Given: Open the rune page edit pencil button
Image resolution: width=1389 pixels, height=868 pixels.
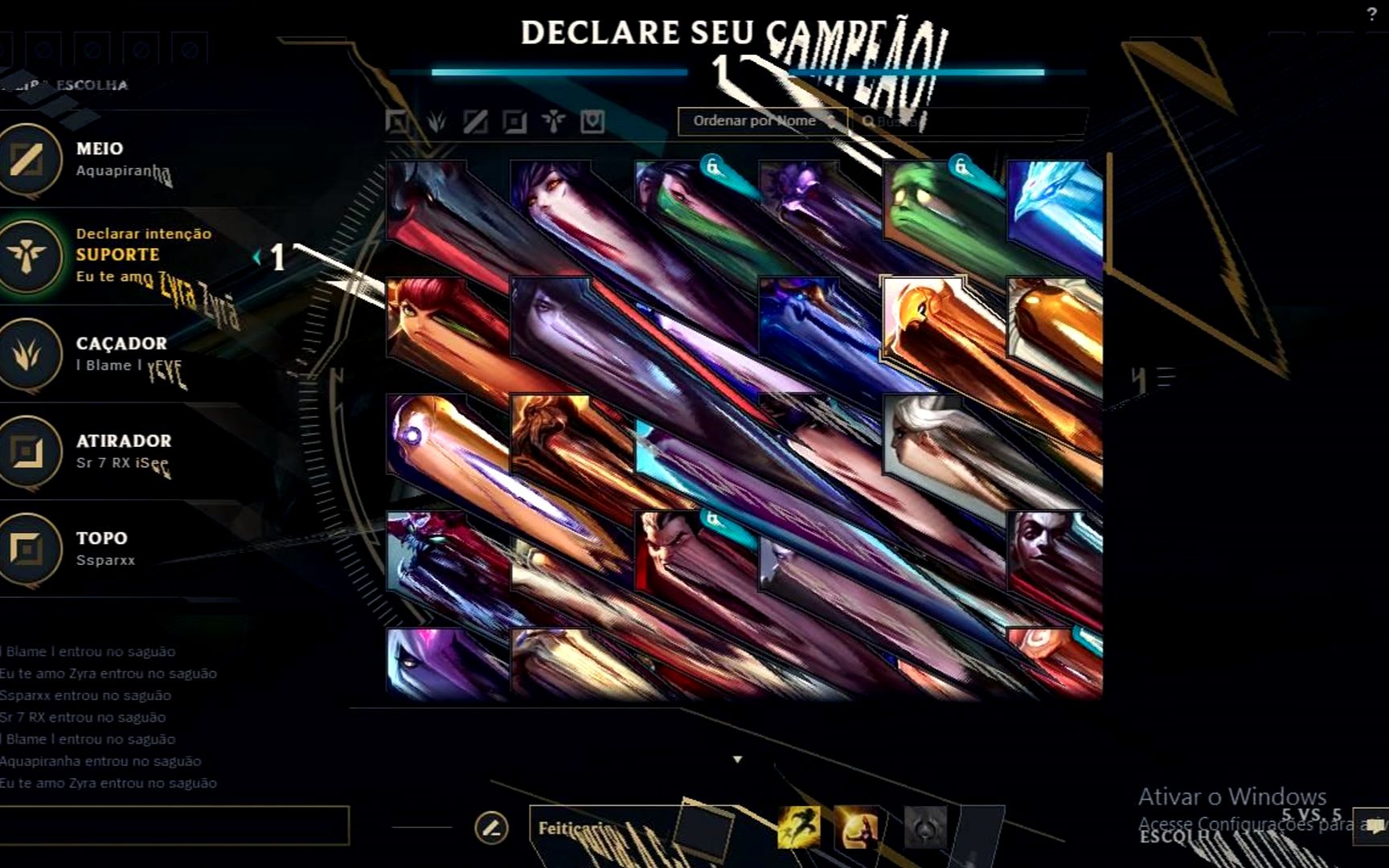Looking at the screenshot, I should click(491, 827).
